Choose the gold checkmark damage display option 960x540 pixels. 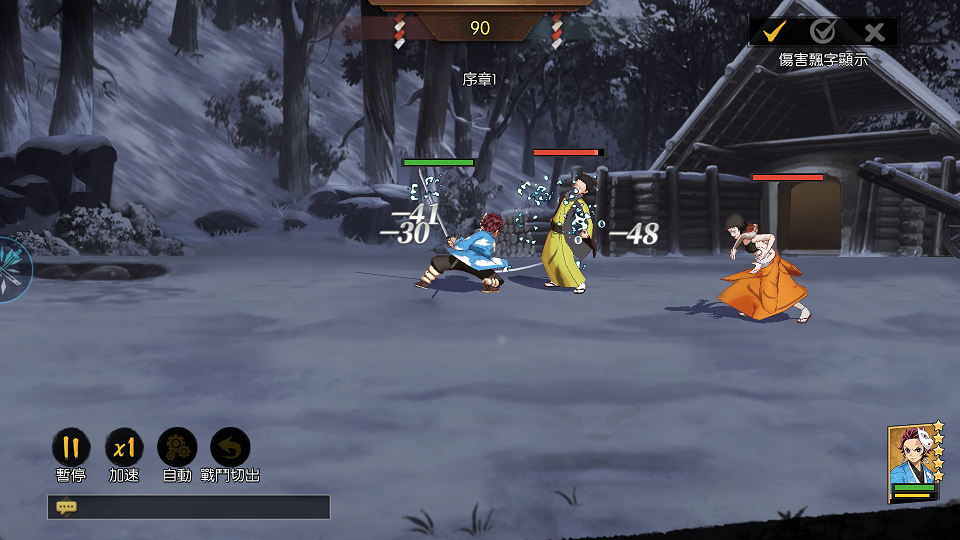pos(773,32)
